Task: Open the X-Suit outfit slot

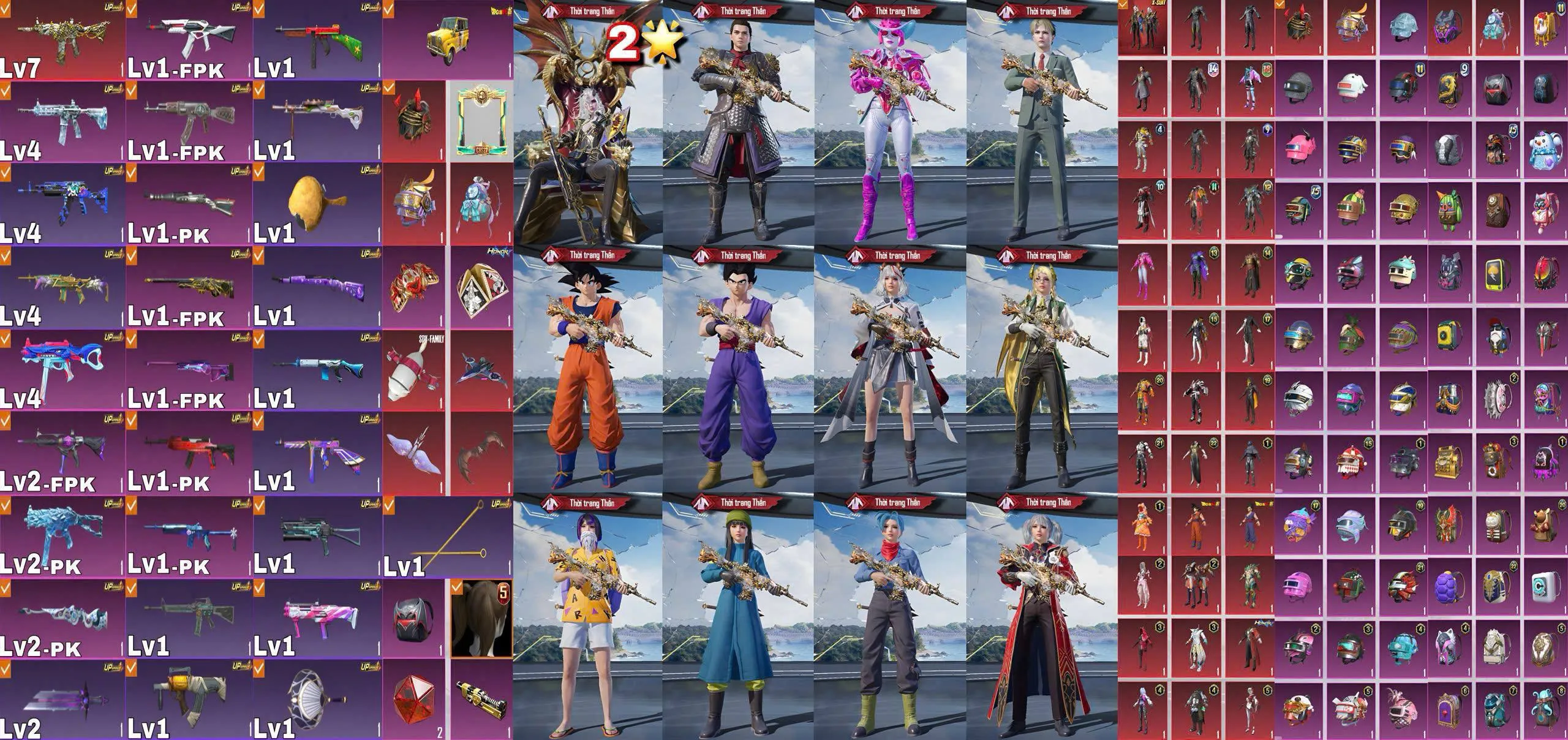Action: point(1143,28)
